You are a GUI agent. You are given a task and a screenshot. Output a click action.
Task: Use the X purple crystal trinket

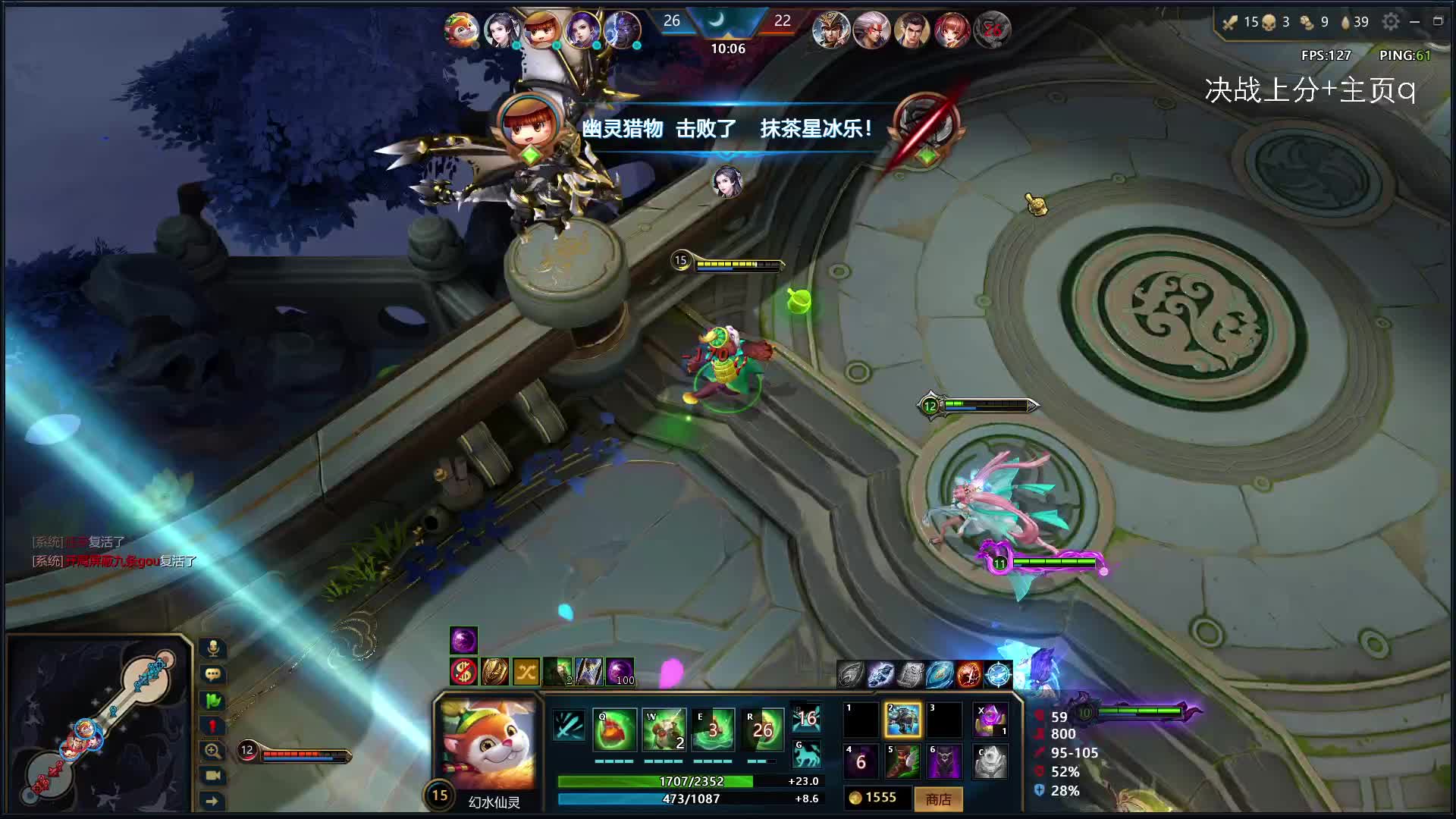click(x=990, y=720)
